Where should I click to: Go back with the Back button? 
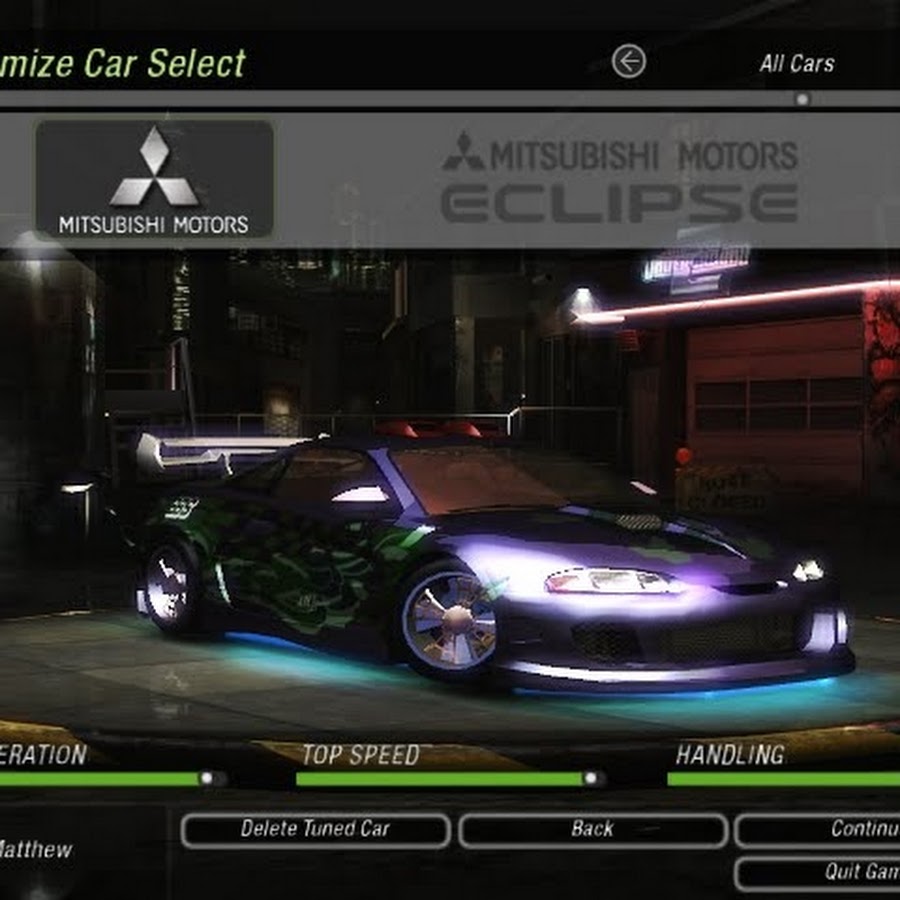coord(592,830)
